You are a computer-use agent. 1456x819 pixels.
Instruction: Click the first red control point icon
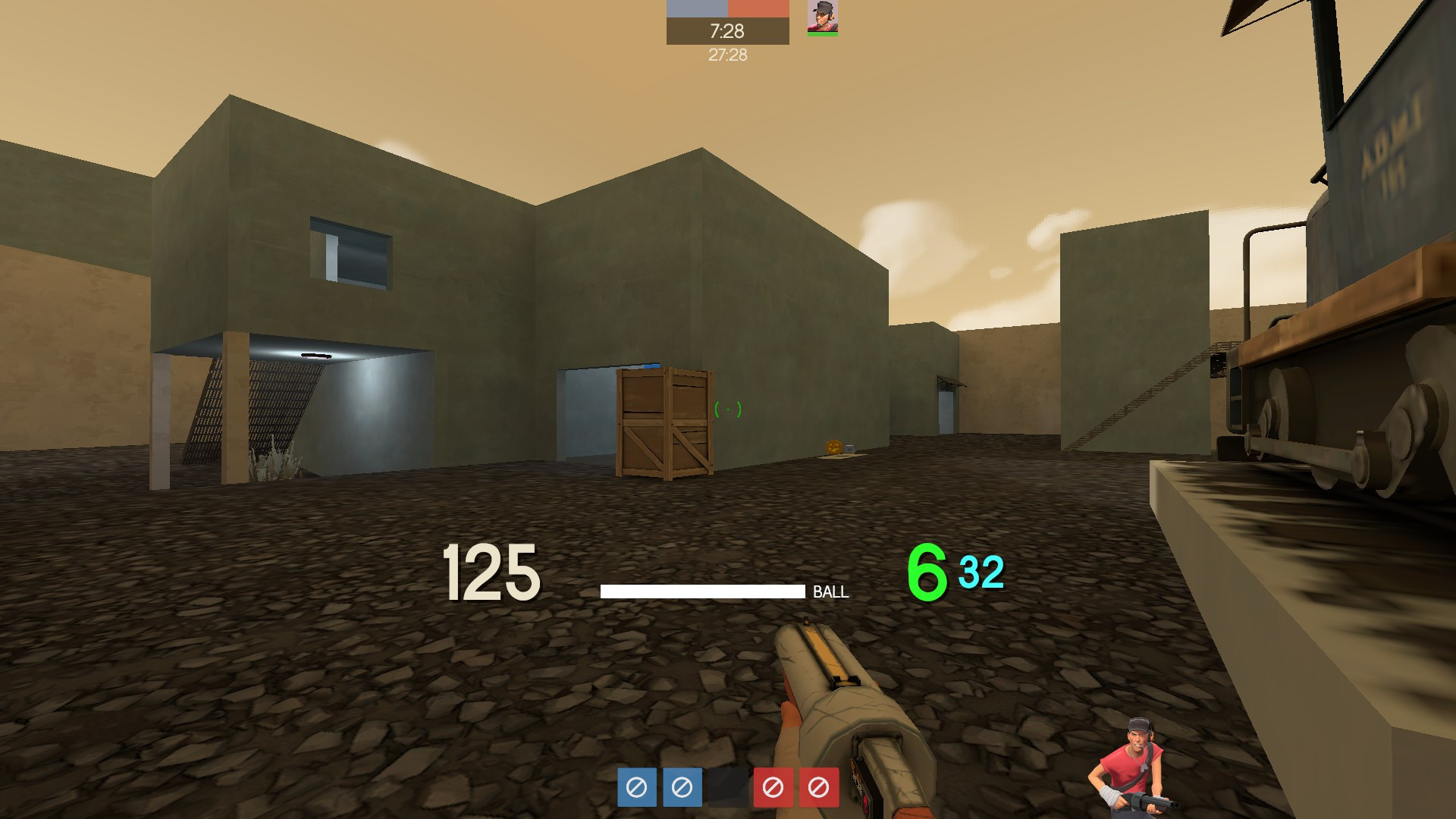[x=774, y=789]
